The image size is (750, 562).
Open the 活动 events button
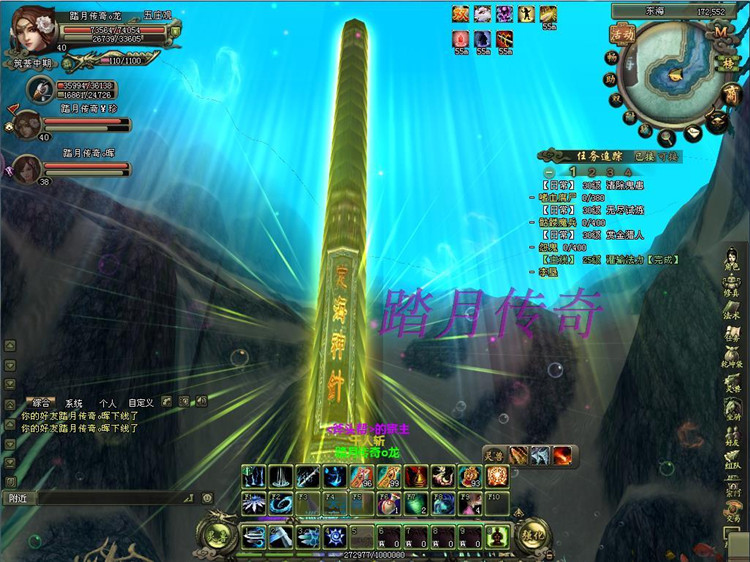[x=621, y=33]
